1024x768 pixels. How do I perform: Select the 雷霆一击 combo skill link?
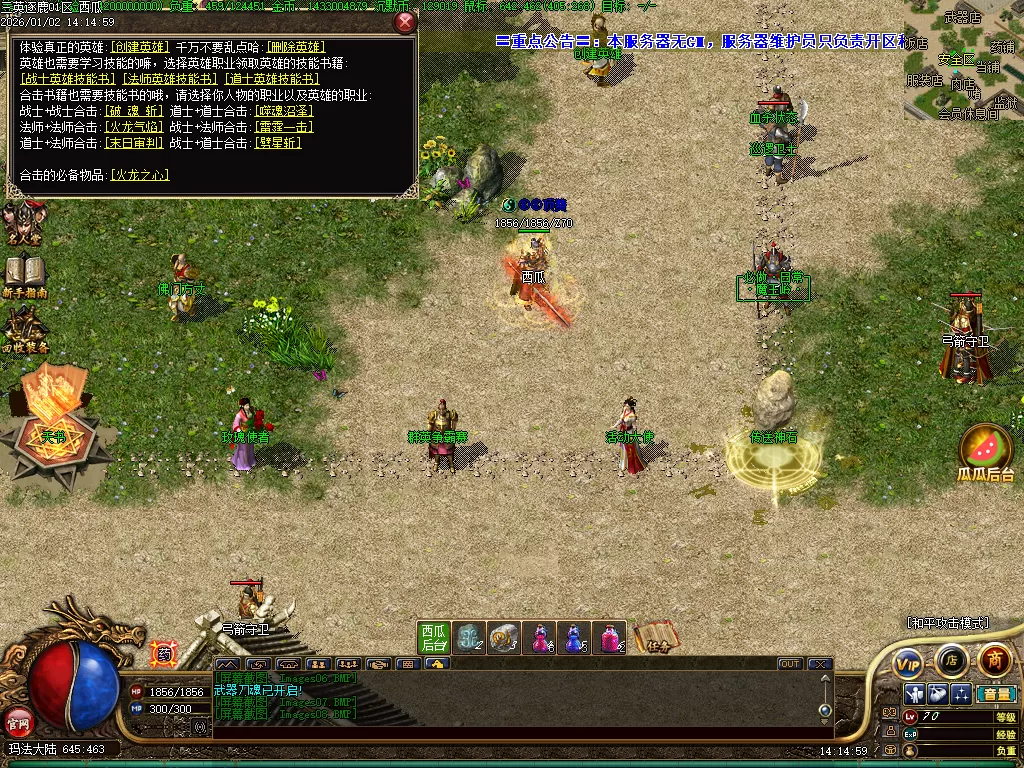[284, 127]
